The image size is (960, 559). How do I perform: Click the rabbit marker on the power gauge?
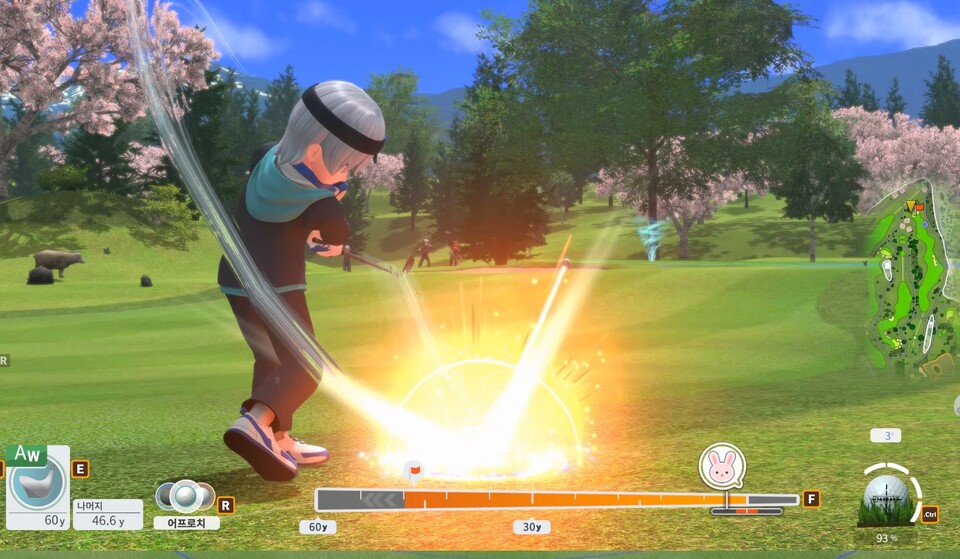[x=722, y=466]
